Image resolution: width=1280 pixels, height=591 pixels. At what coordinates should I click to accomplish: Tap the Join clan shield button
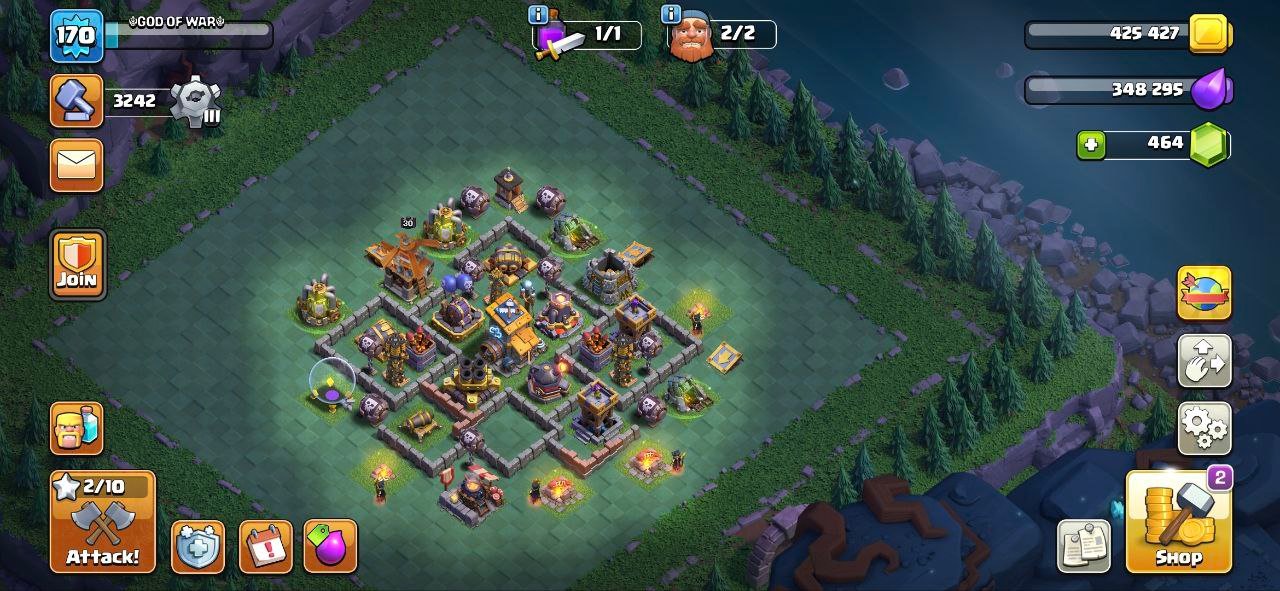coord(77,264)
